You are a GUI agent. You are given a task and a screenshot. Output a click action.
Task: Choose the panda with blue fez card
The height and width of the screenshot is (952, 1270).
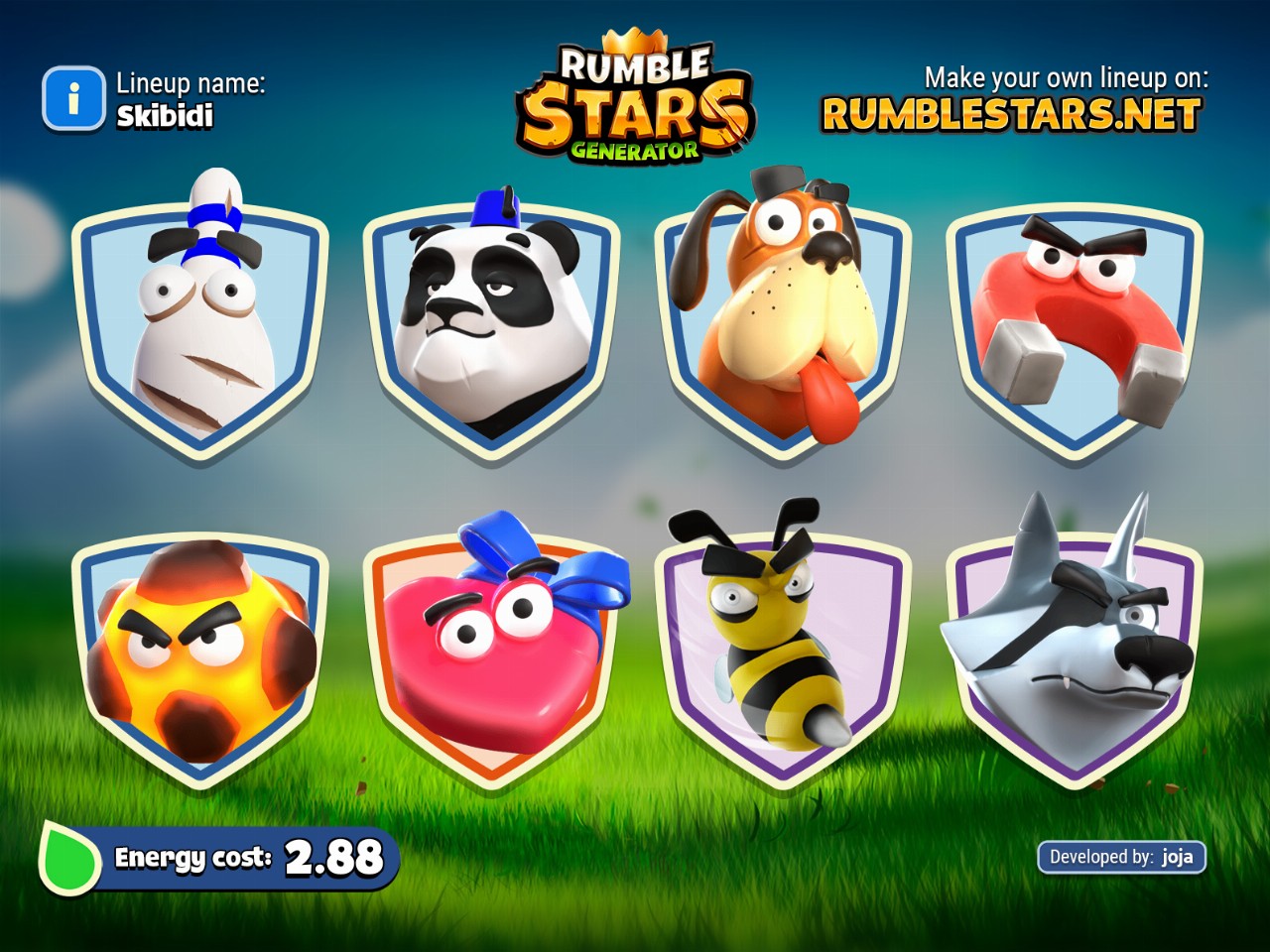coord(491,327)
